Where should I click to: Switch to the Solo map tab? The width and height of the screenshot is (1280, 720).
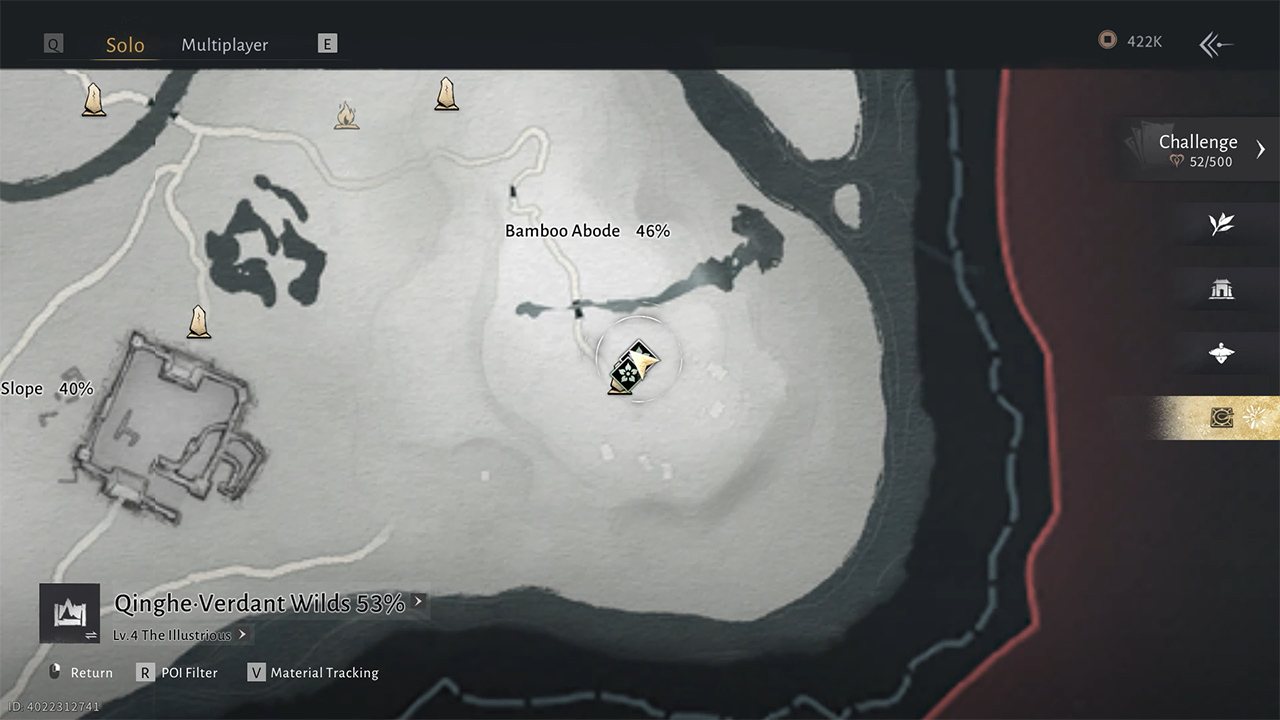pos(125,45)
